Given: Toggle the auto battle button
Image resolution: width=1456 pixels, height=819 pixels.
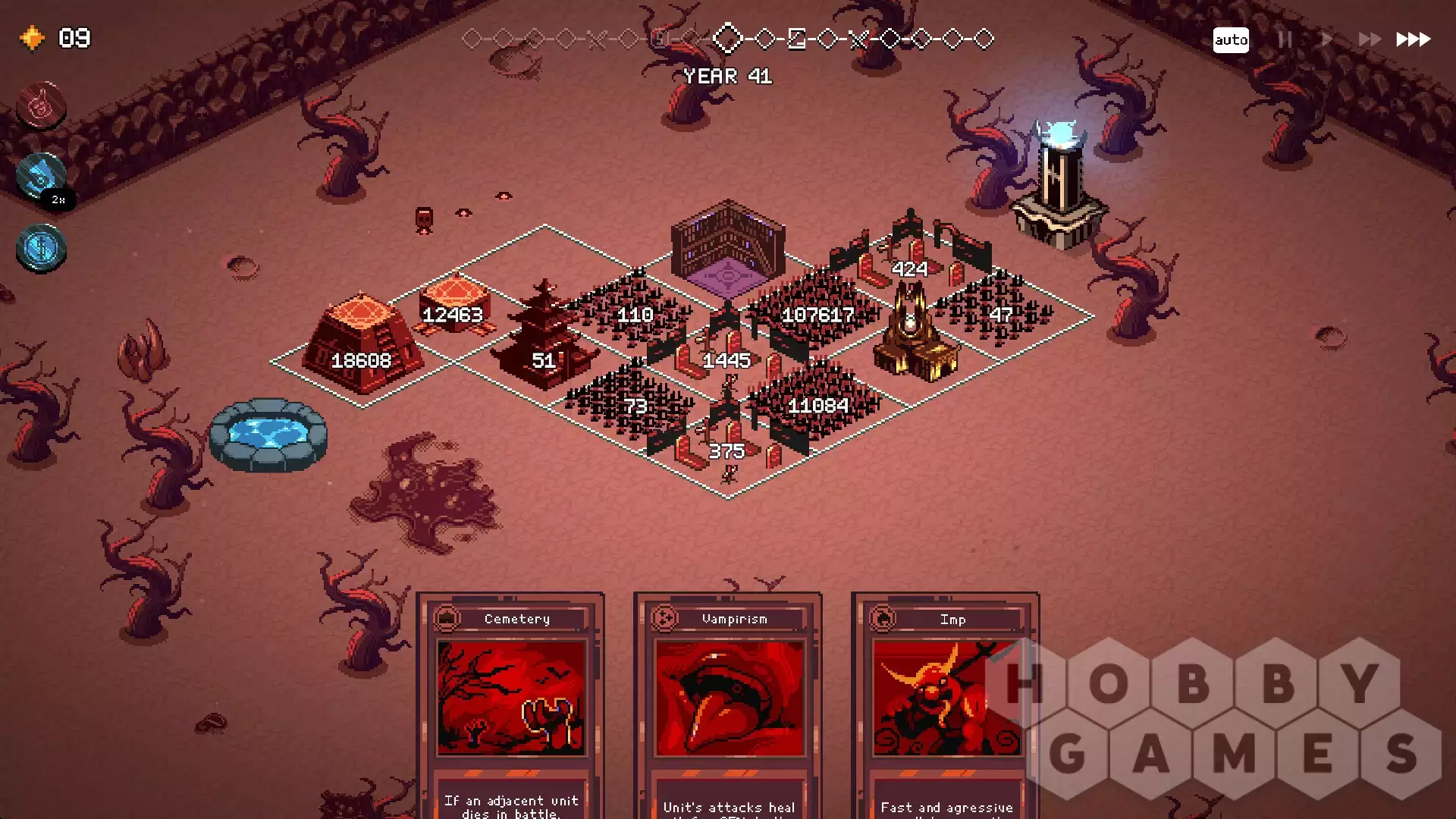Looking at the screenshot, I should 1230,39.
